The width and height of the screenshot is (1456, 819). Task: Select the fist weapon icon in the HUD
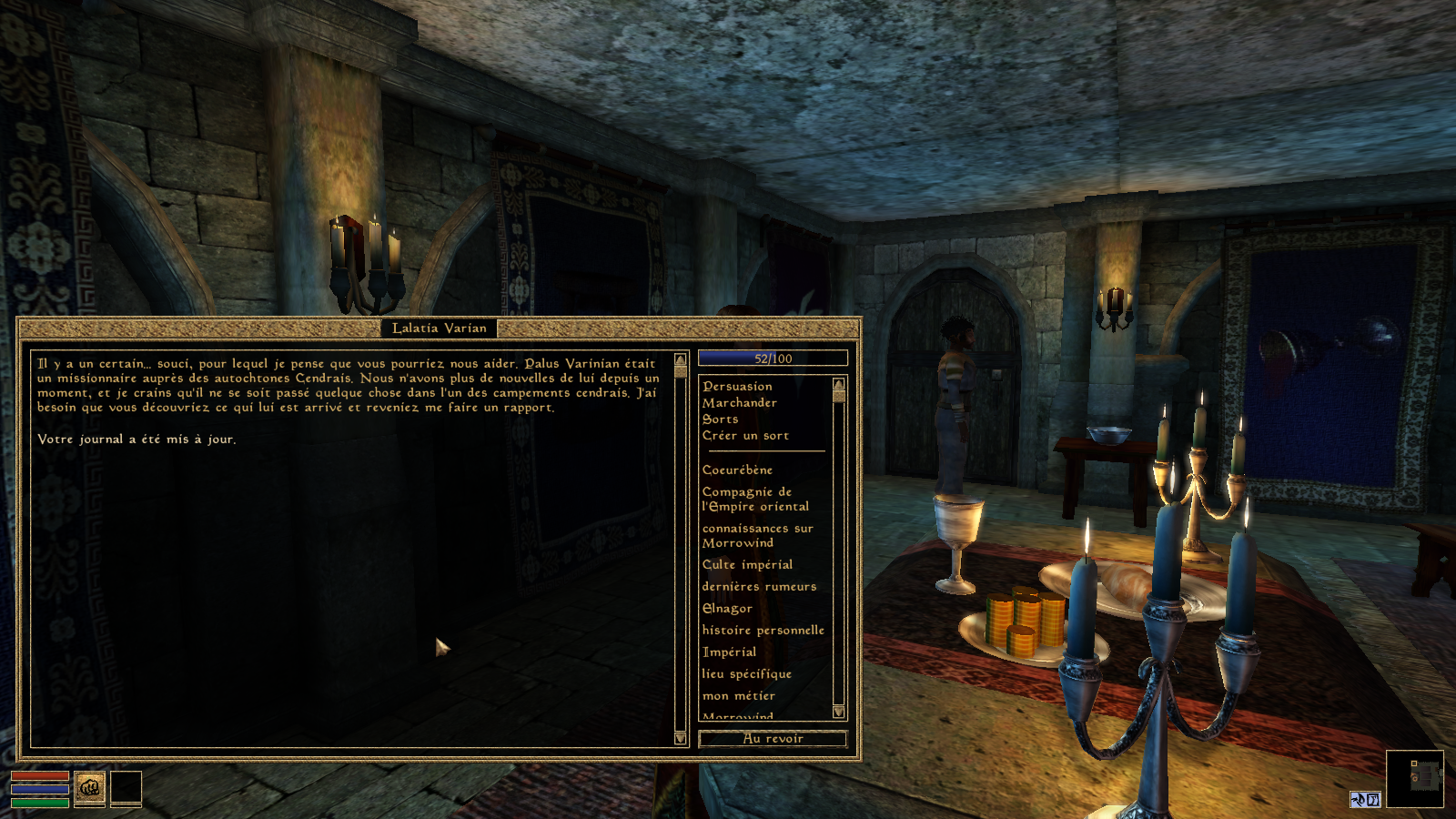point(89,787)
